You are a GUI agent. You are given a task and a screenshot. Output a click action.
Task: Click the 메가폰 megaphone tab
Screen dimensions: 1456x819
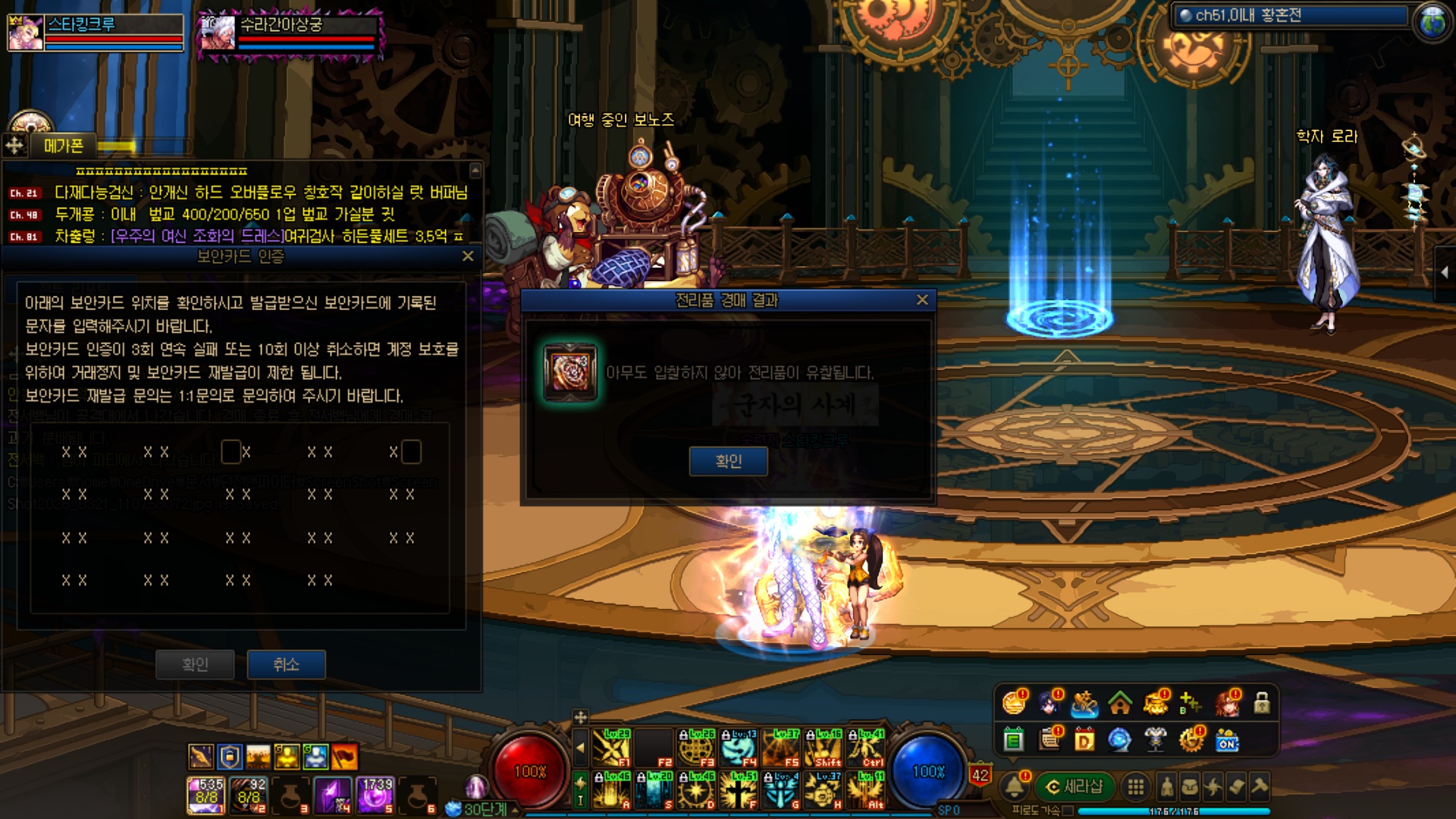pyautogui.click(x=64, y=146)
